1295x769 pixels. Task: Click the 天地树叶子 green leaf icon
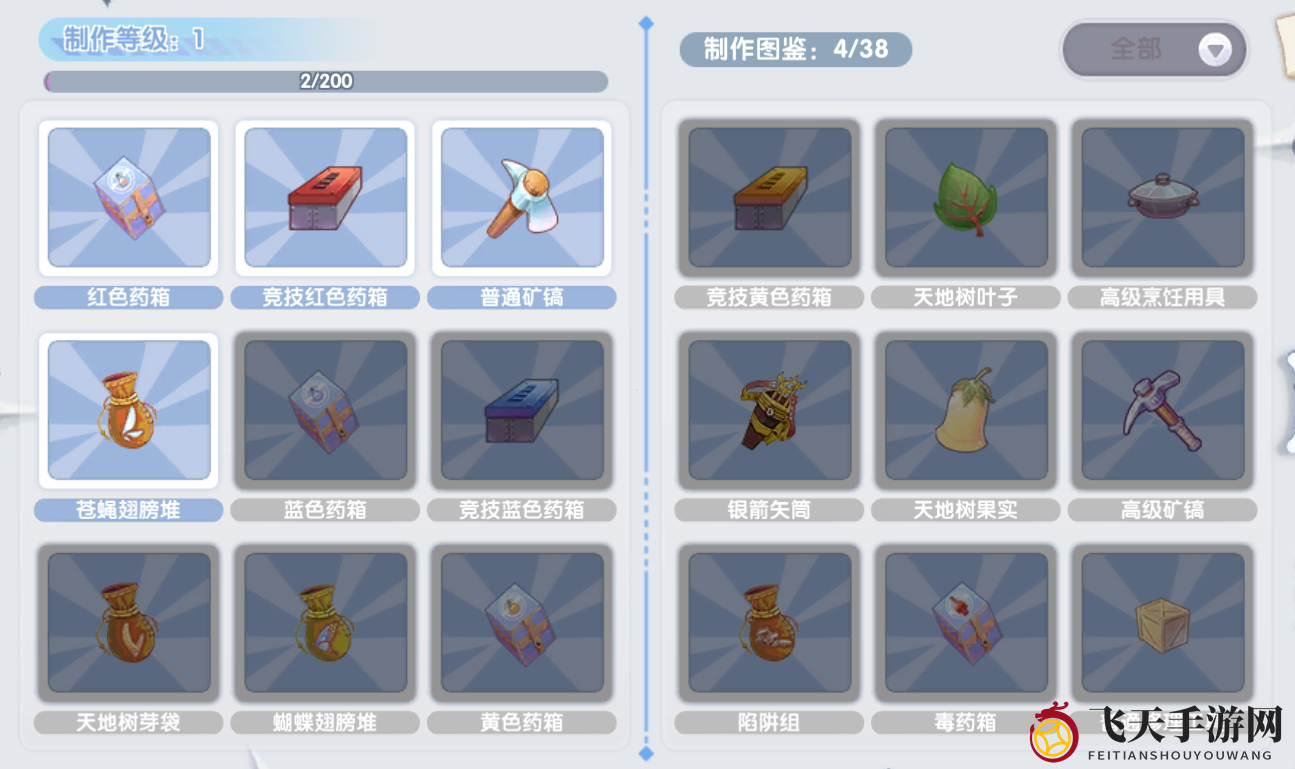coord(965,198)
